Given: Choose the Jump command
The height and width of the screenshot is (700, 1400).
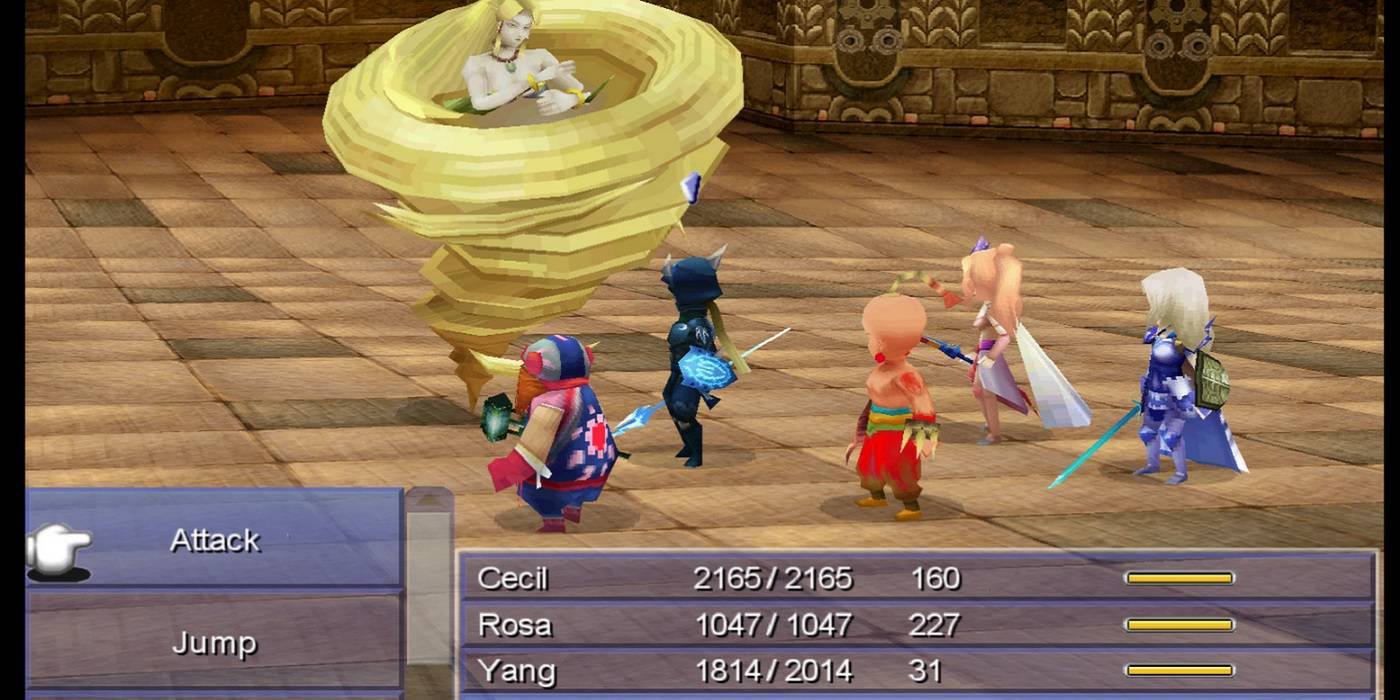Looking at the screenshot, I should (x=215, y=642).
